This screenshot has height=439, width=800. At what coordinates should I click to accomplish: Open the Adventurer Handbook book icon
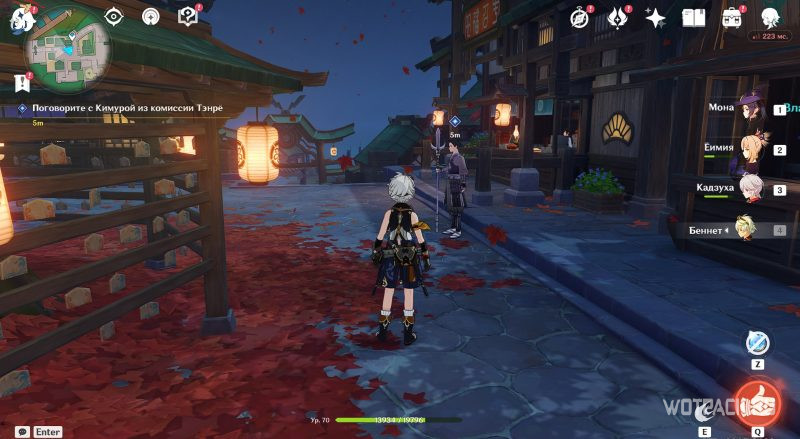click(694, 17)
